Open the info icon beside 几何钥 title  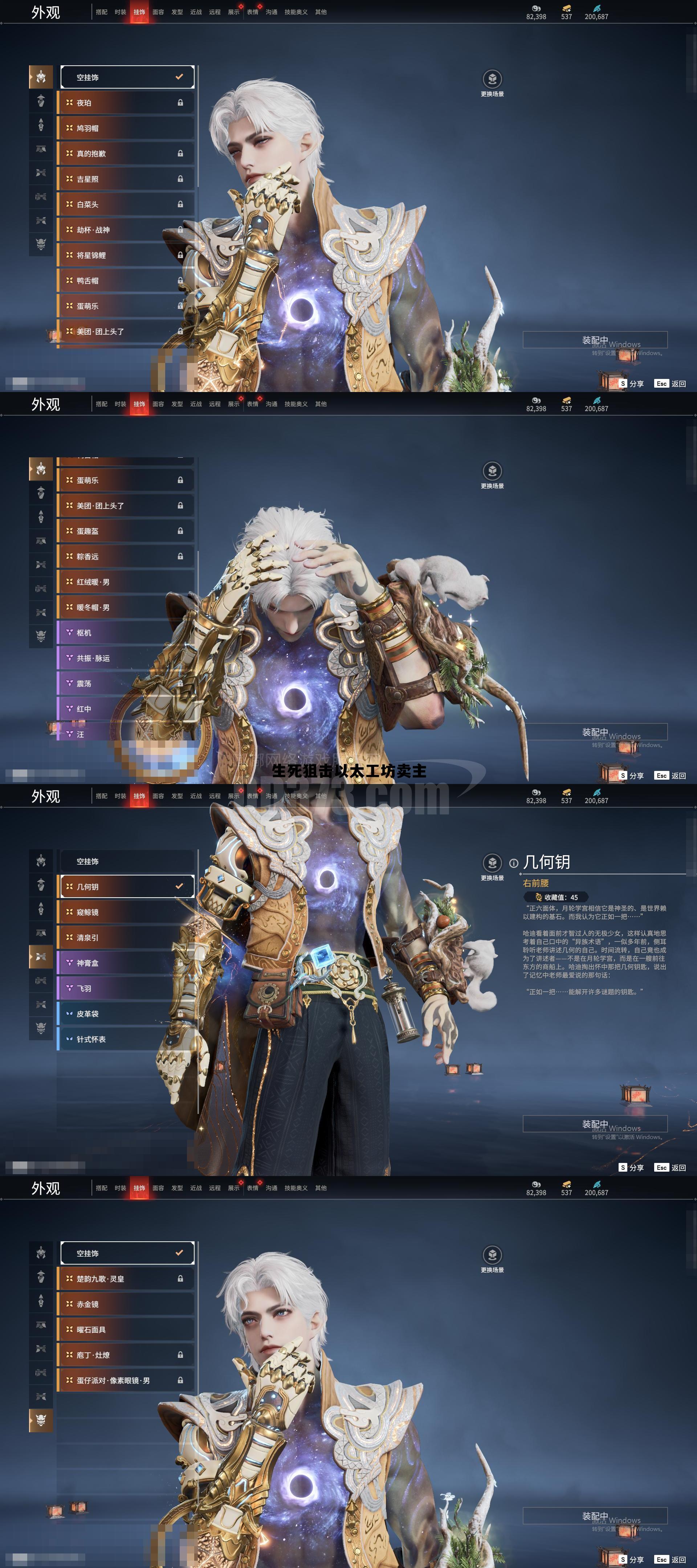tap(513, 863)
